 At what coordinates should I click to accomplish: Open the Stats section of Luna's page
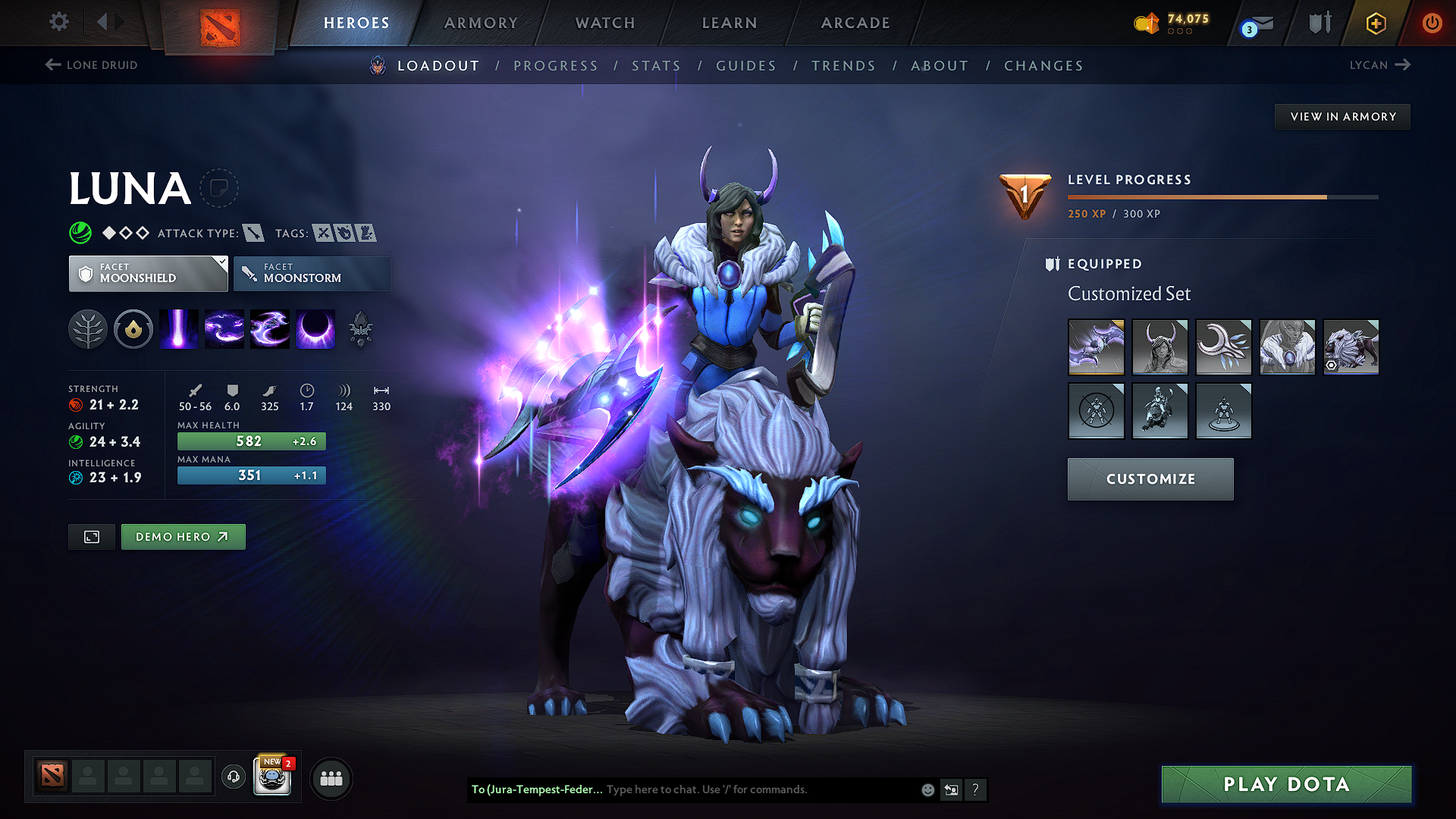click(657, 65)
